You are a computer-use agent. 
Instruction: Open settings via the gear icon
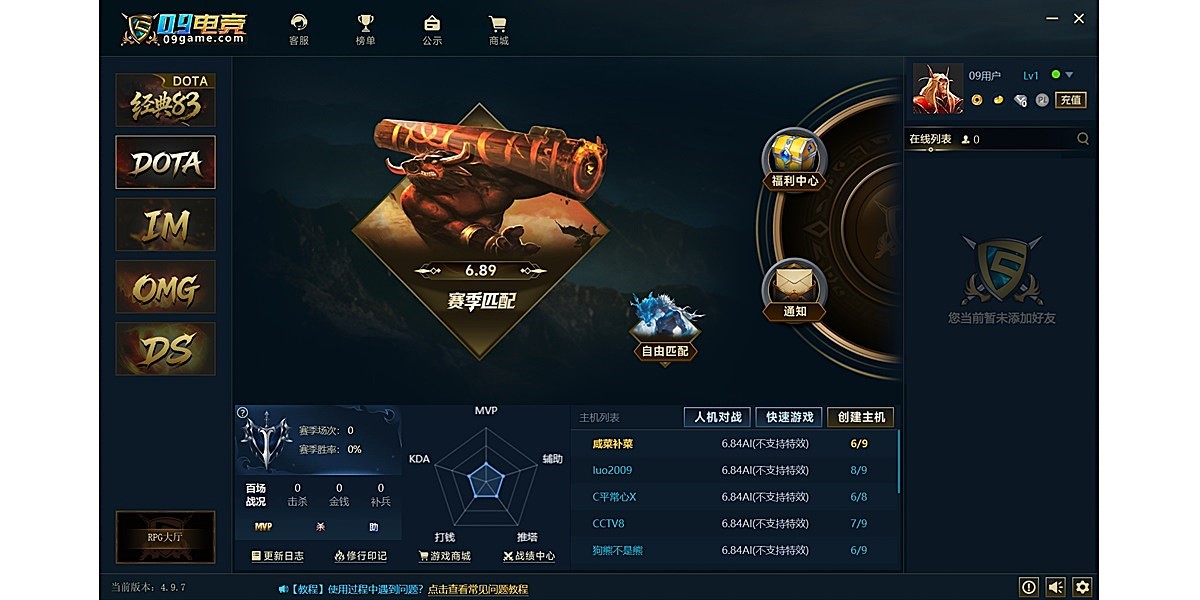tap(1082, 587)
